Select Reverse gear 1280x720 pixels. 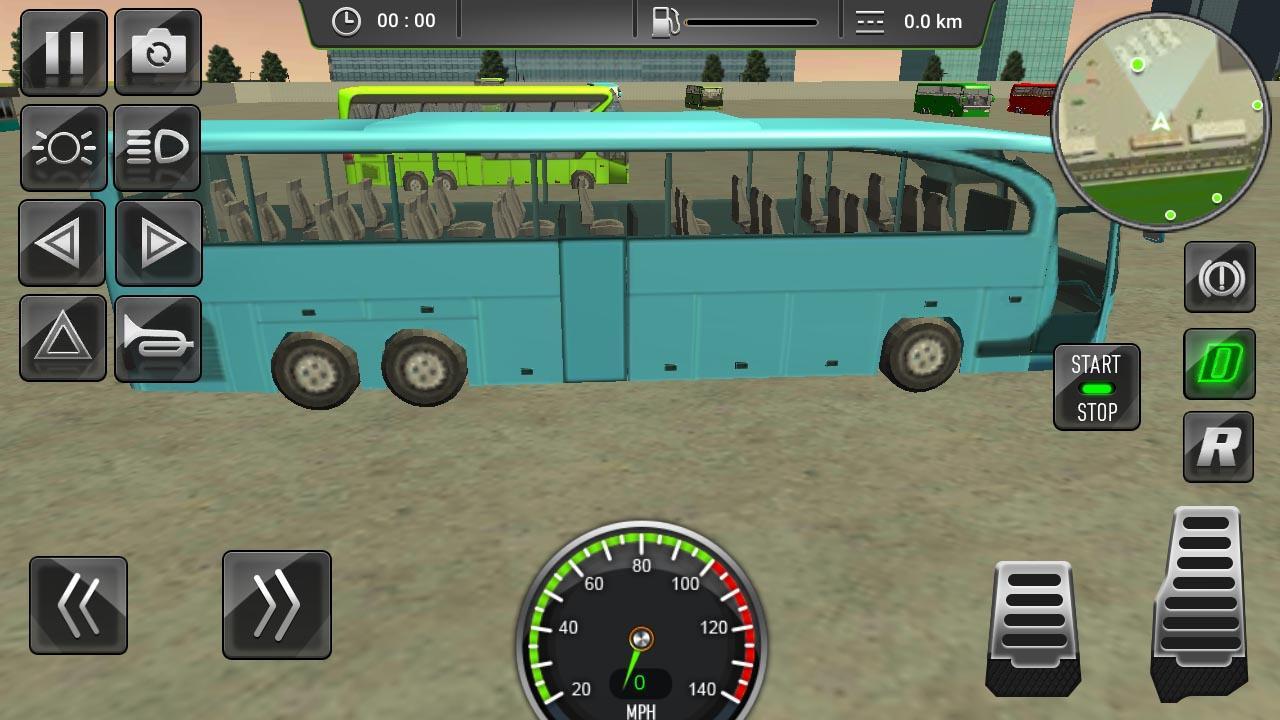(1217, 446)
